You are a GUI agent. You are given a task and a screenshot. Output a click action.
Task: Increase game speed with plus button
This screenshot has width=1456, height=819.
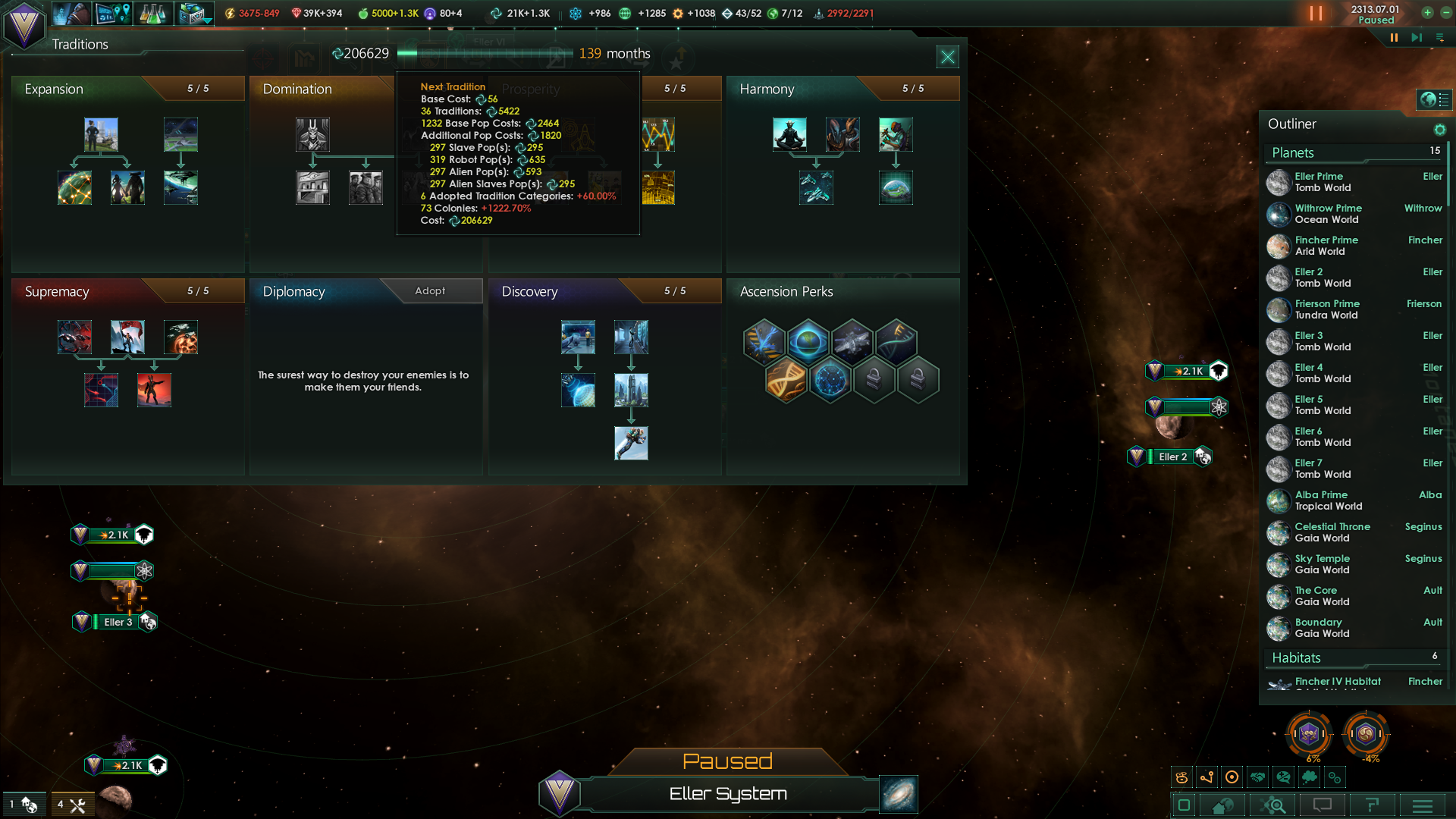click(1427, 12)
